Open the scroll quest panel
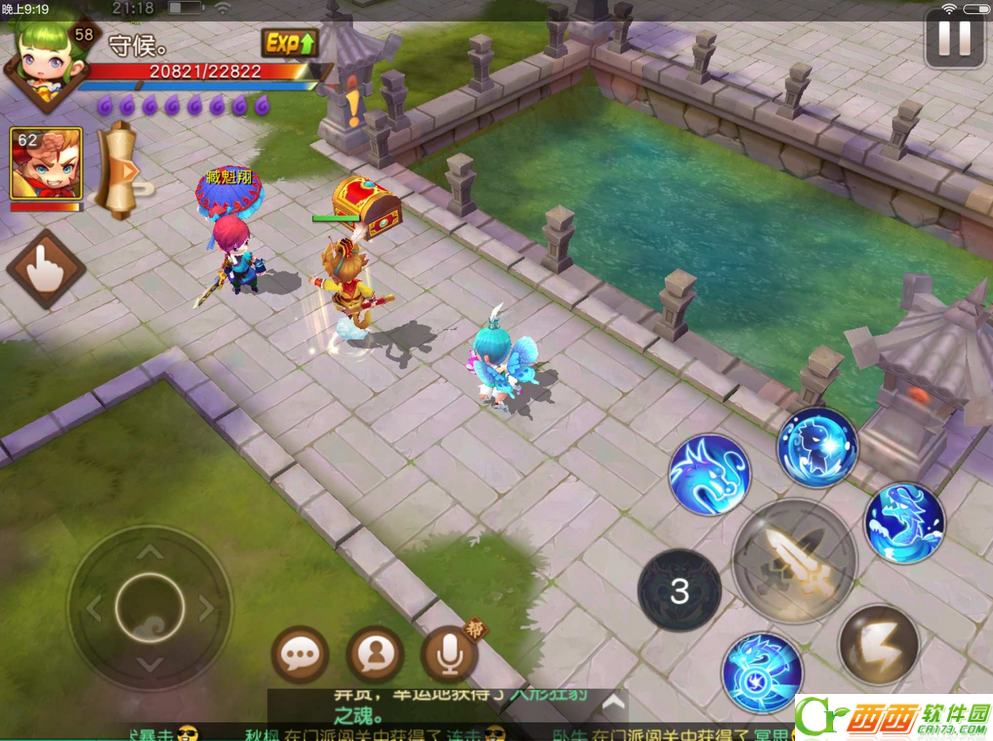Image resolution: width=993 pixels, height=741 pixels. 120,170
